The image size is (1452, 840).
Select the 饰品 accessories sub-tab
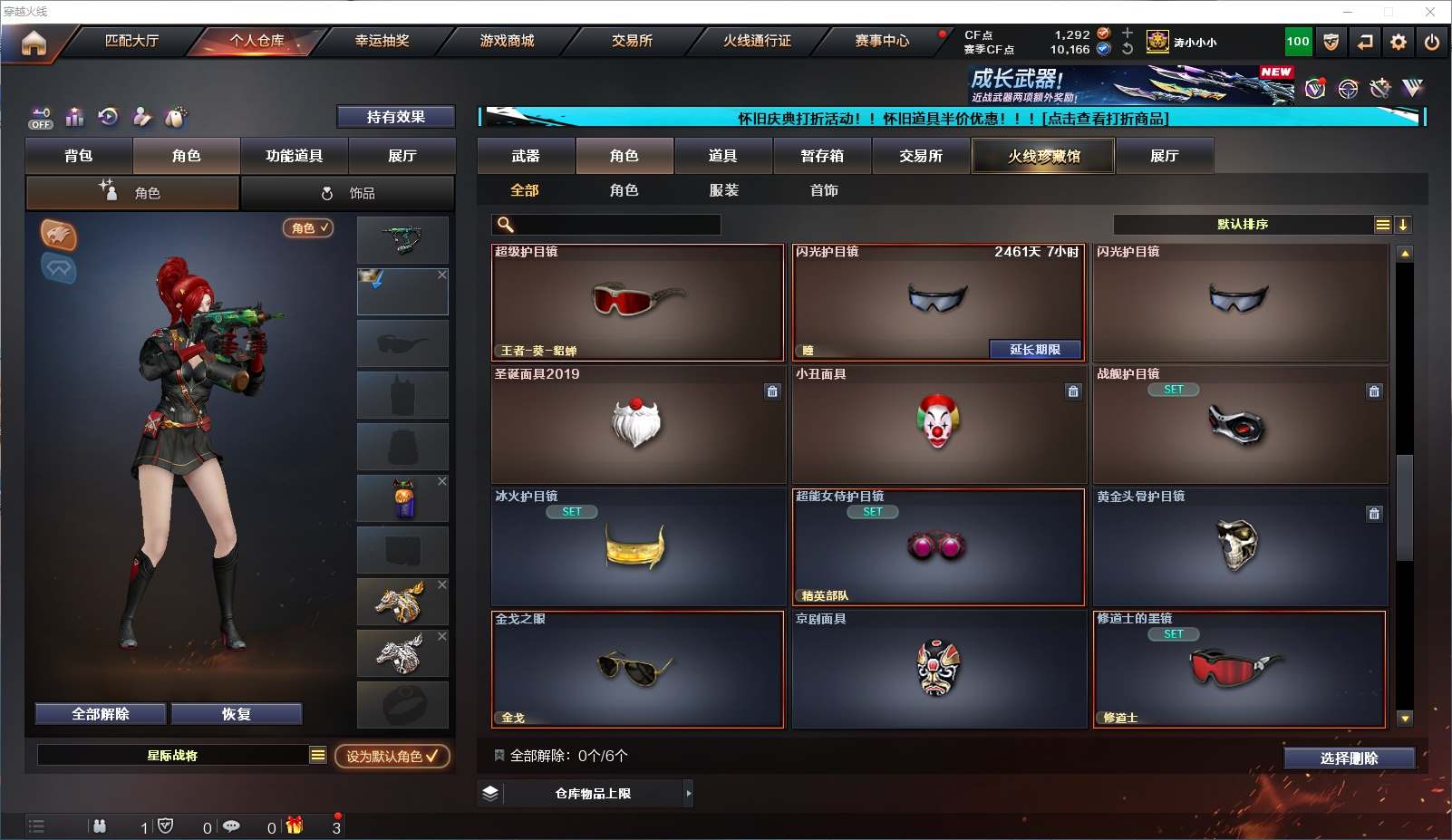click(348, 193)
